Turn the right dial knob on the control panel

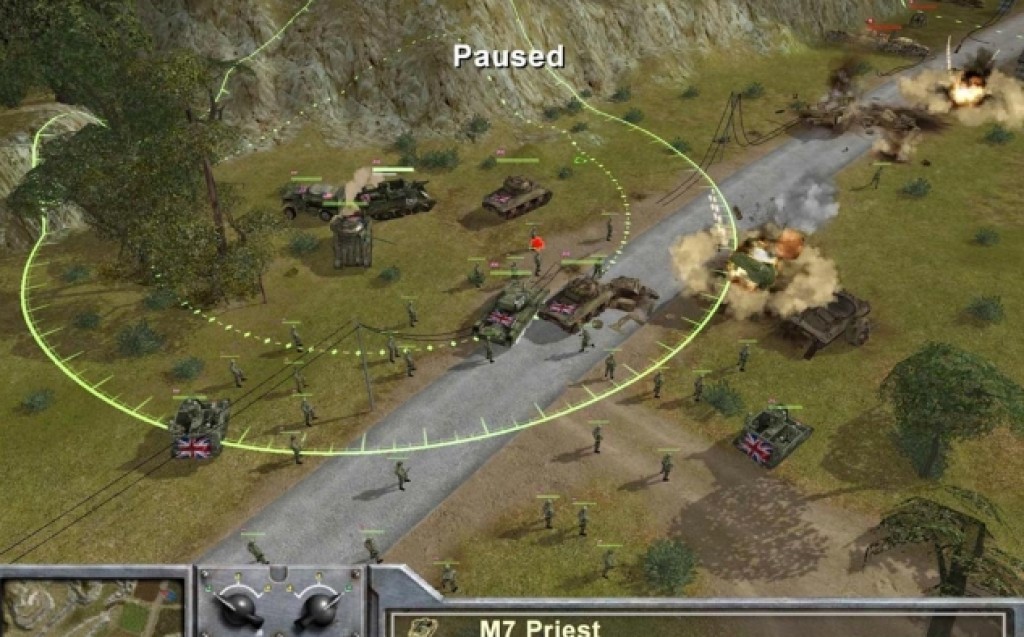tap(318, 606)
